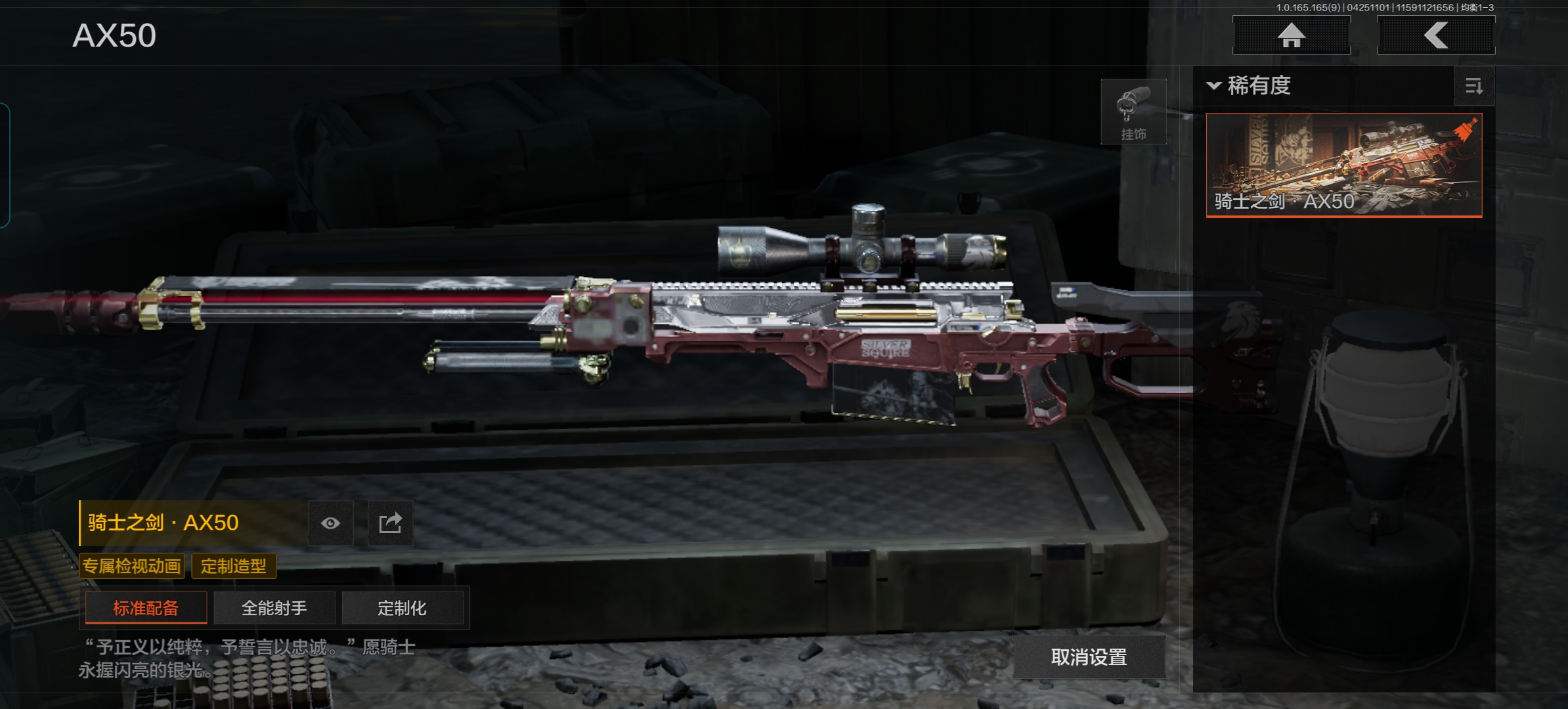View the 专属检视动画 tag

pos(131,566)
